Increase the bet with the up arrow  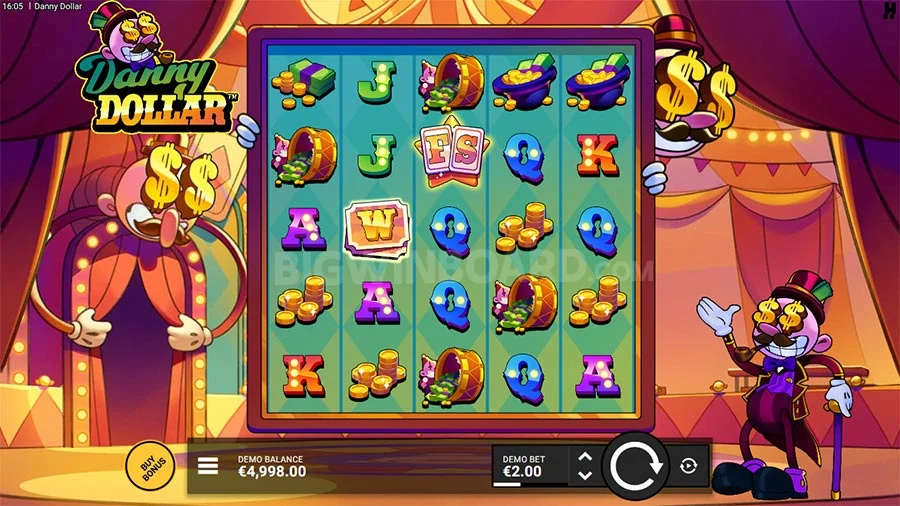tap(586, 457)
